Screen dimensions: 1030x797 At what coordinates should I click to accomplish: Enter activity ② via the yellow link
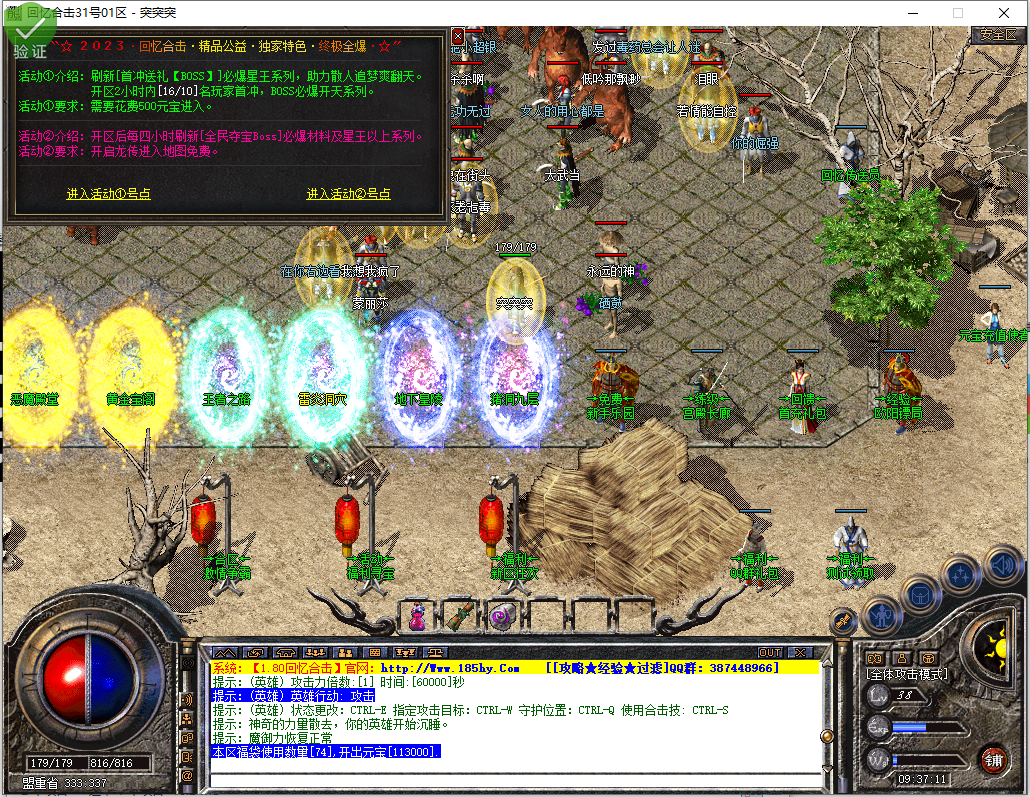click(348, 194)
